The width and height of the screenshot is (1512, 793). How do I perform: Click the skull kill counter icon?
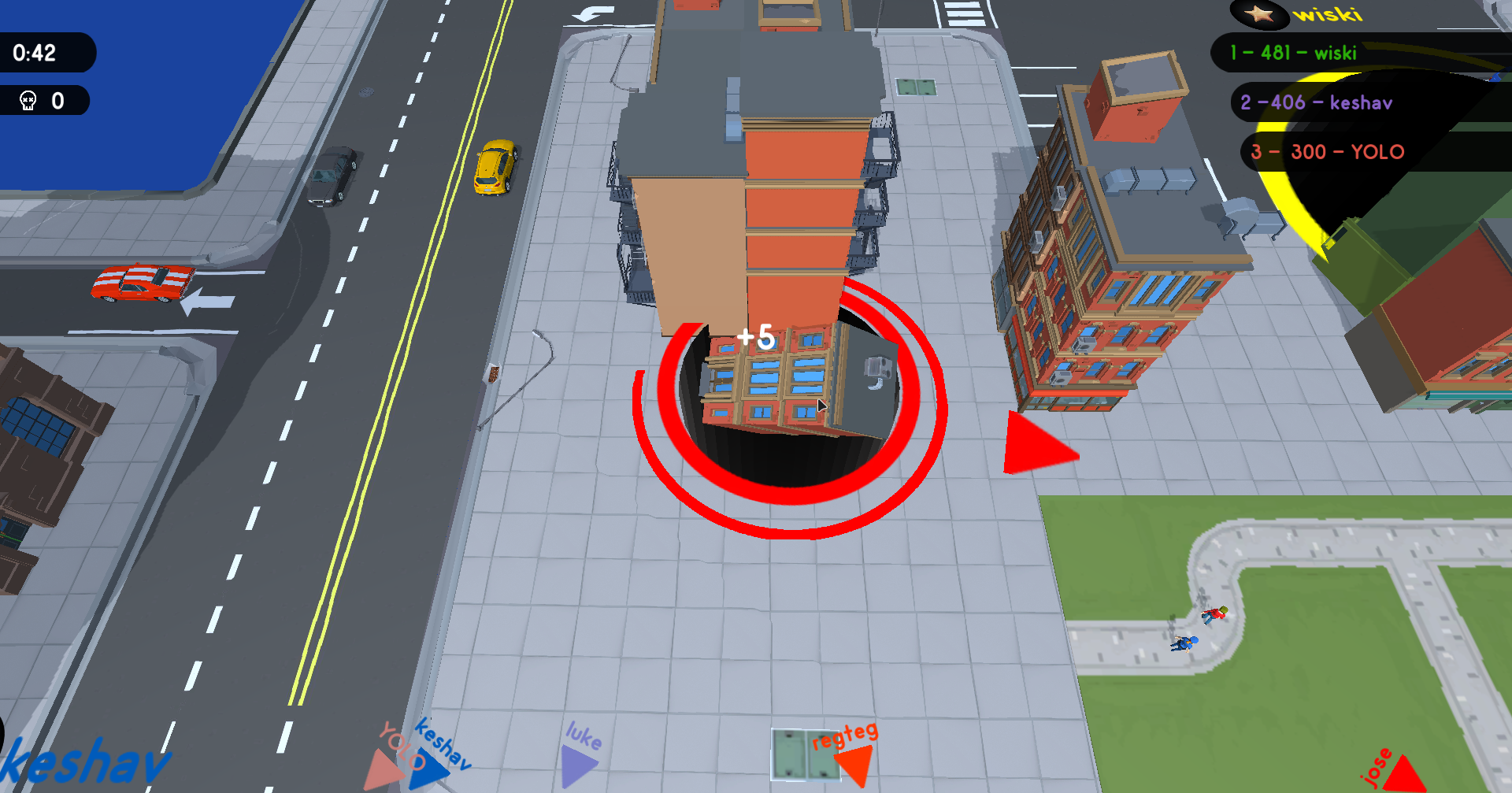pos(28,100)
